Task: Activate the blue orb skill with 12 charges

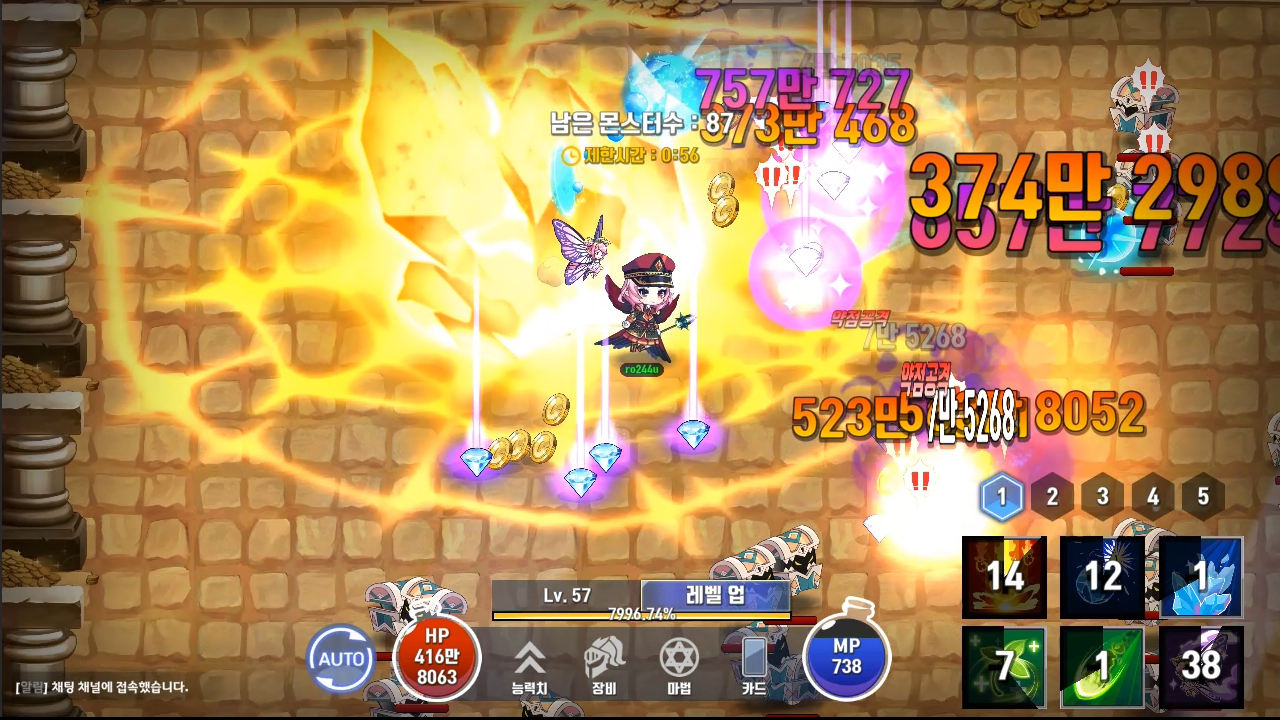Action: click(1100, 577)
